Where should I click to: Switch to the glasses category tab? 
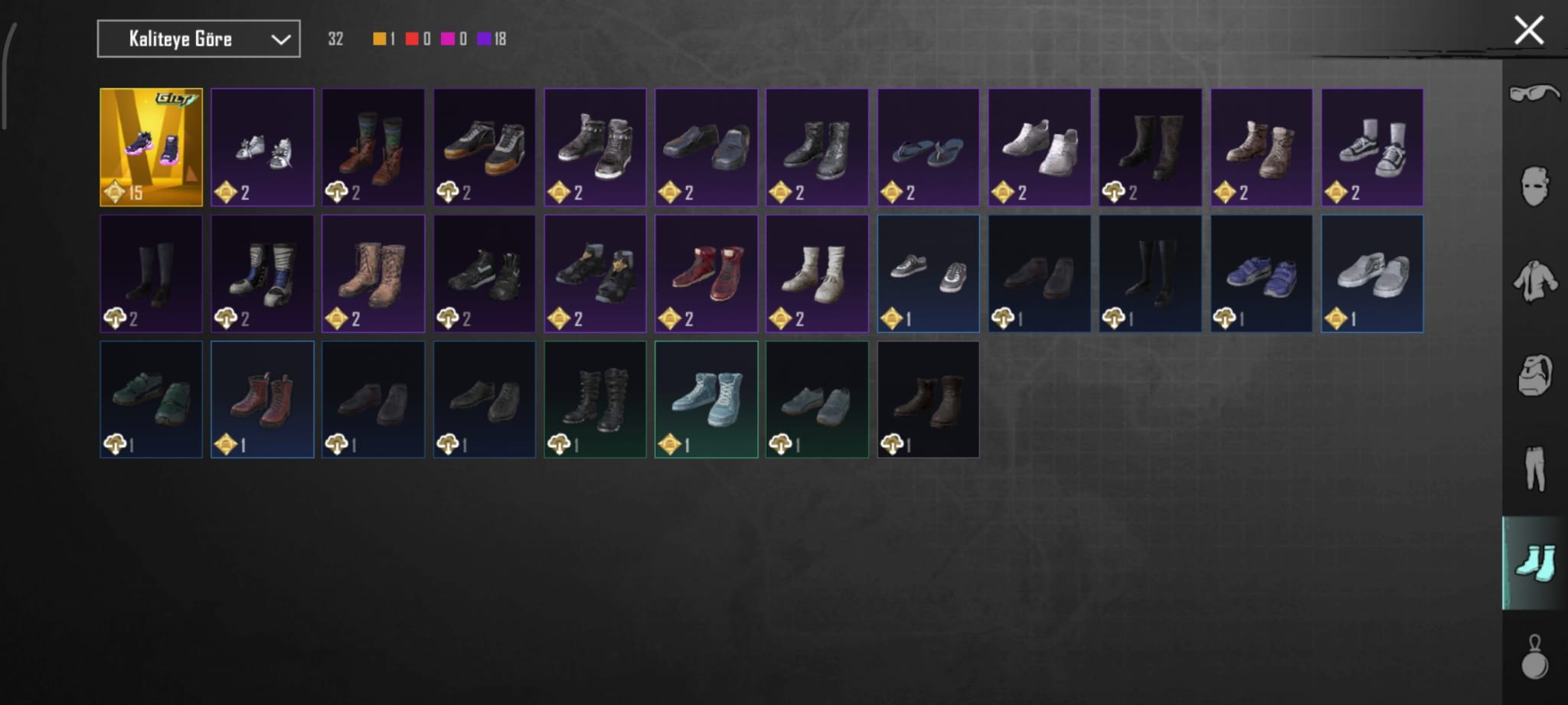click(x=1534, y=94)
